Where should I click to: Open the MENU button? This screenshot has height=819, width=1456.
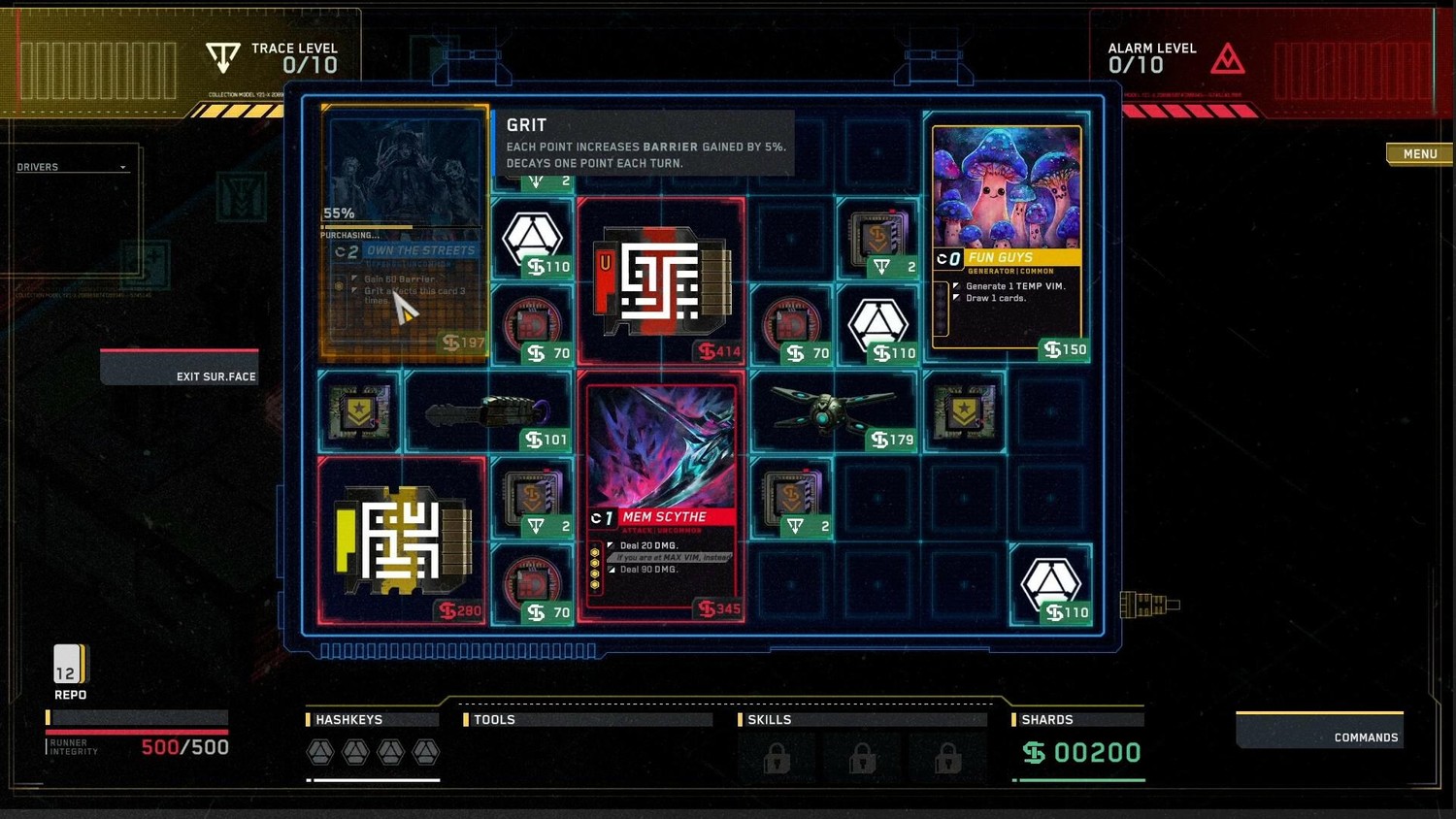click(1419, 154)
